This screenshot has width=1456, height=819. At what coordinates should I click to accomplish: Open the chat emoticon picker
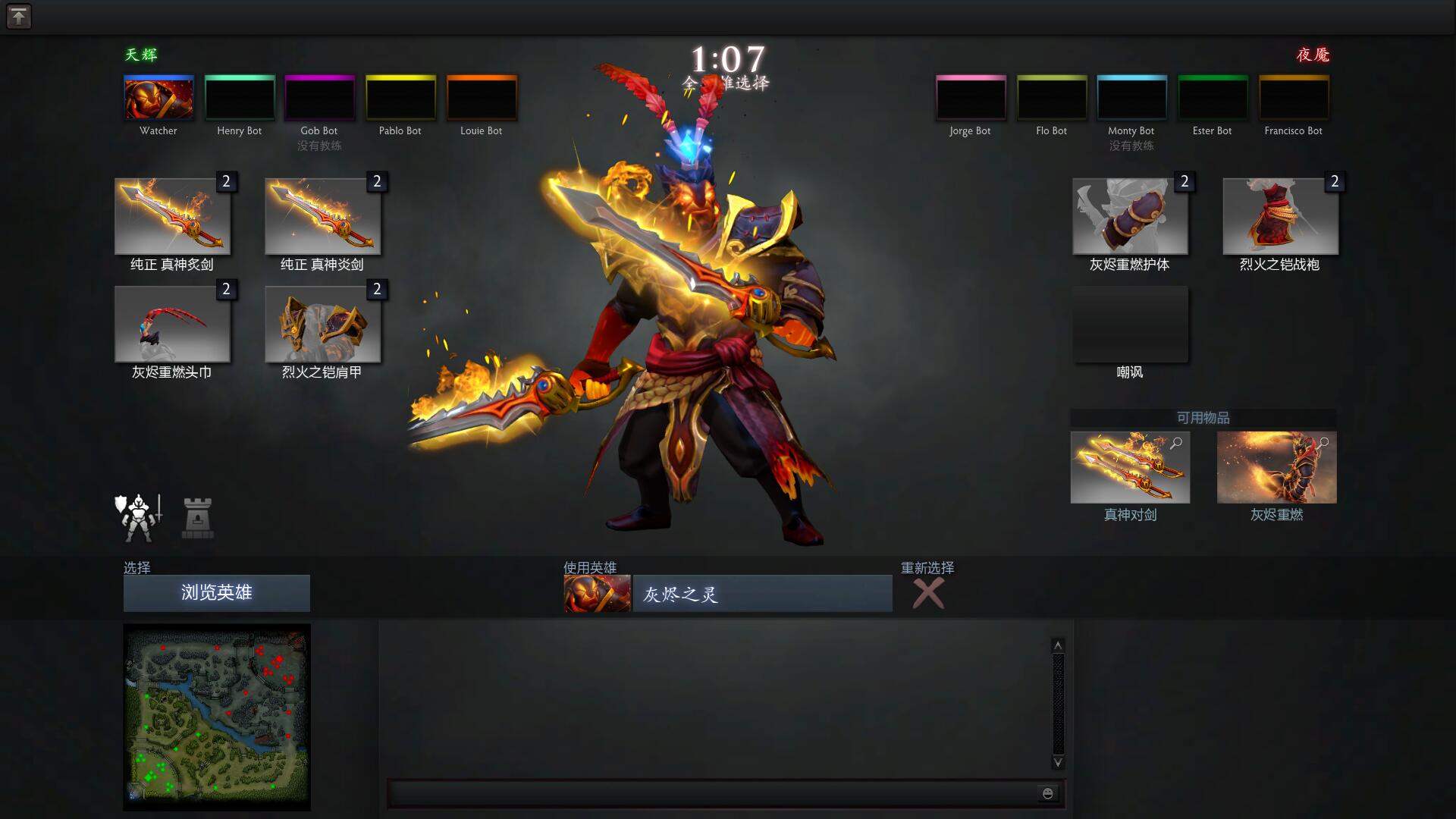[x=1048, y=793]
